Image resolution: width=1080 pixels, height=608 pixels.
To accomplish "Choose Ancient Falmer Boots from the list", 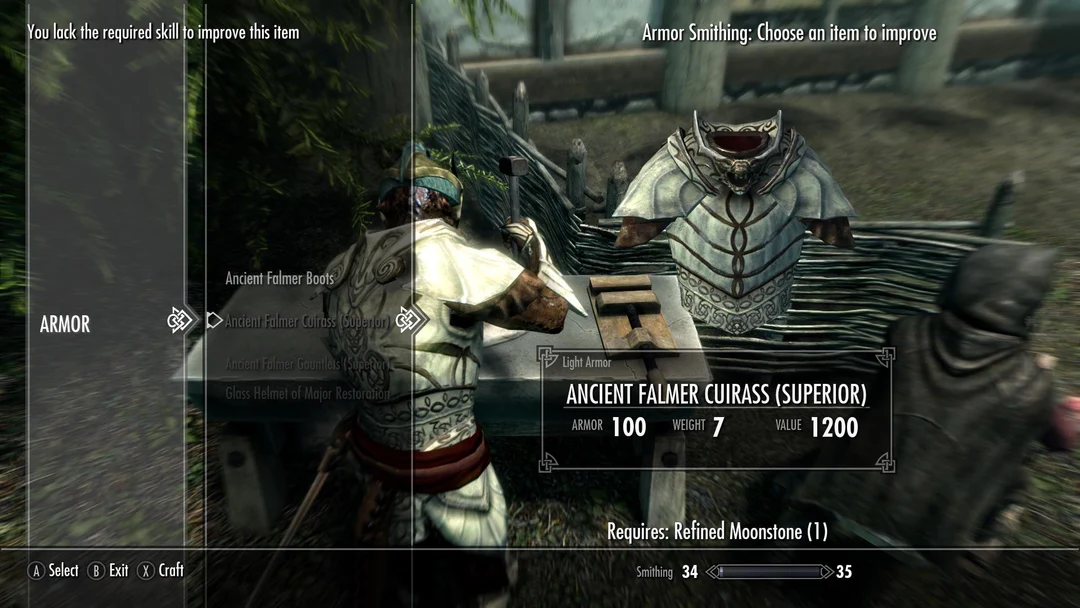I will (279, 279).
